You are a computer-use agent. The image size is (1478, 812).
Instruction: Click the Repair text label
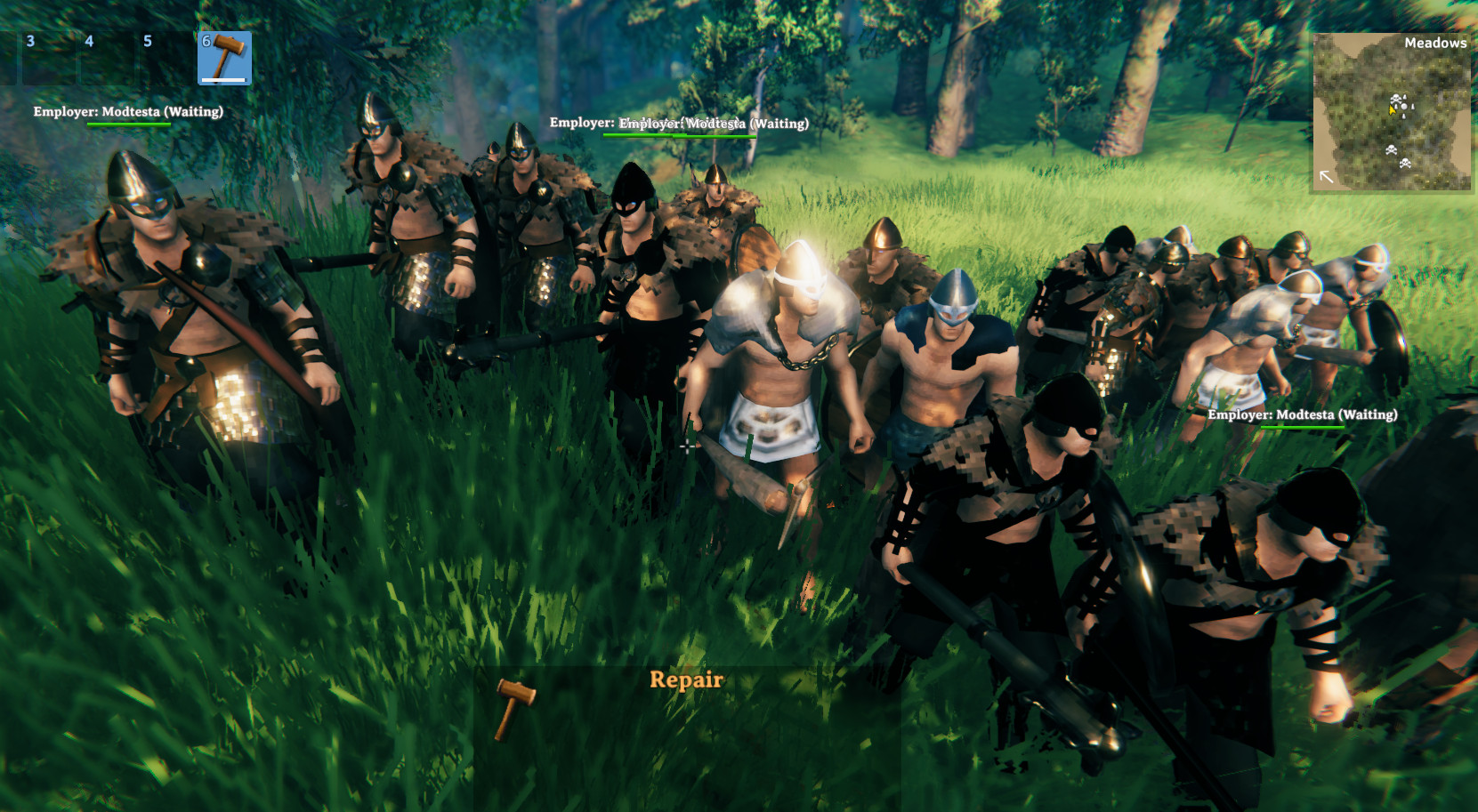coord(688,679)
